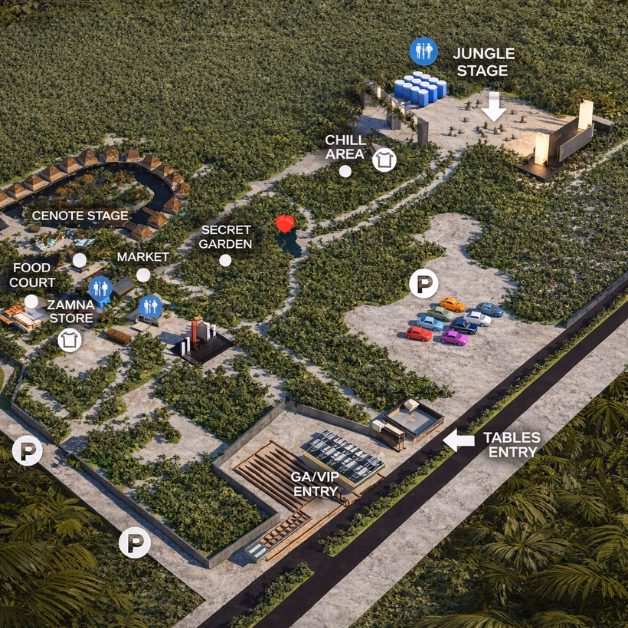
Task: Select the restroom icon beside Jungle Stage
Action: pos(423,50)
